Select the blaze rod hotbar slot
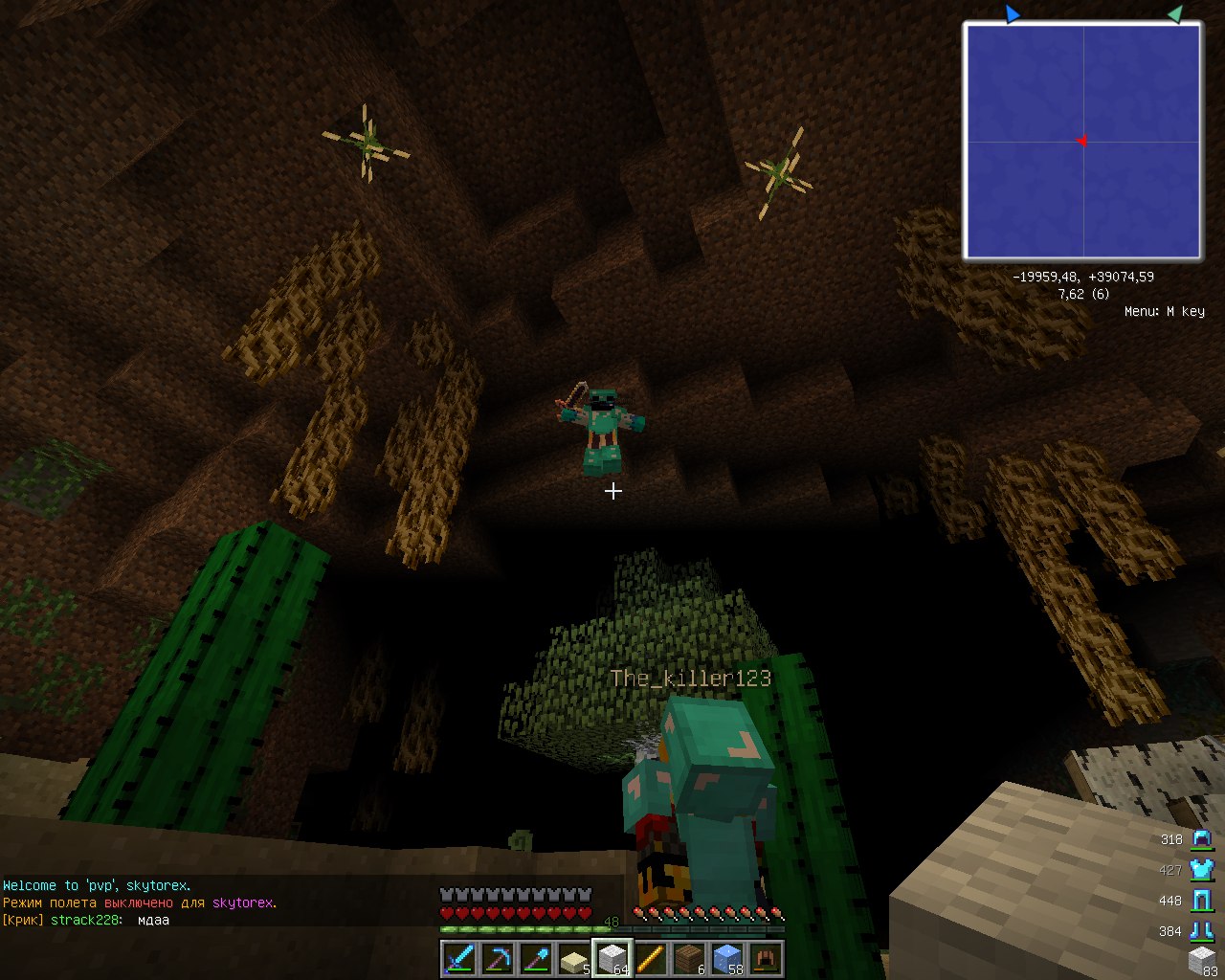This screenshot has height=980, width=1225. pos(651,958)
